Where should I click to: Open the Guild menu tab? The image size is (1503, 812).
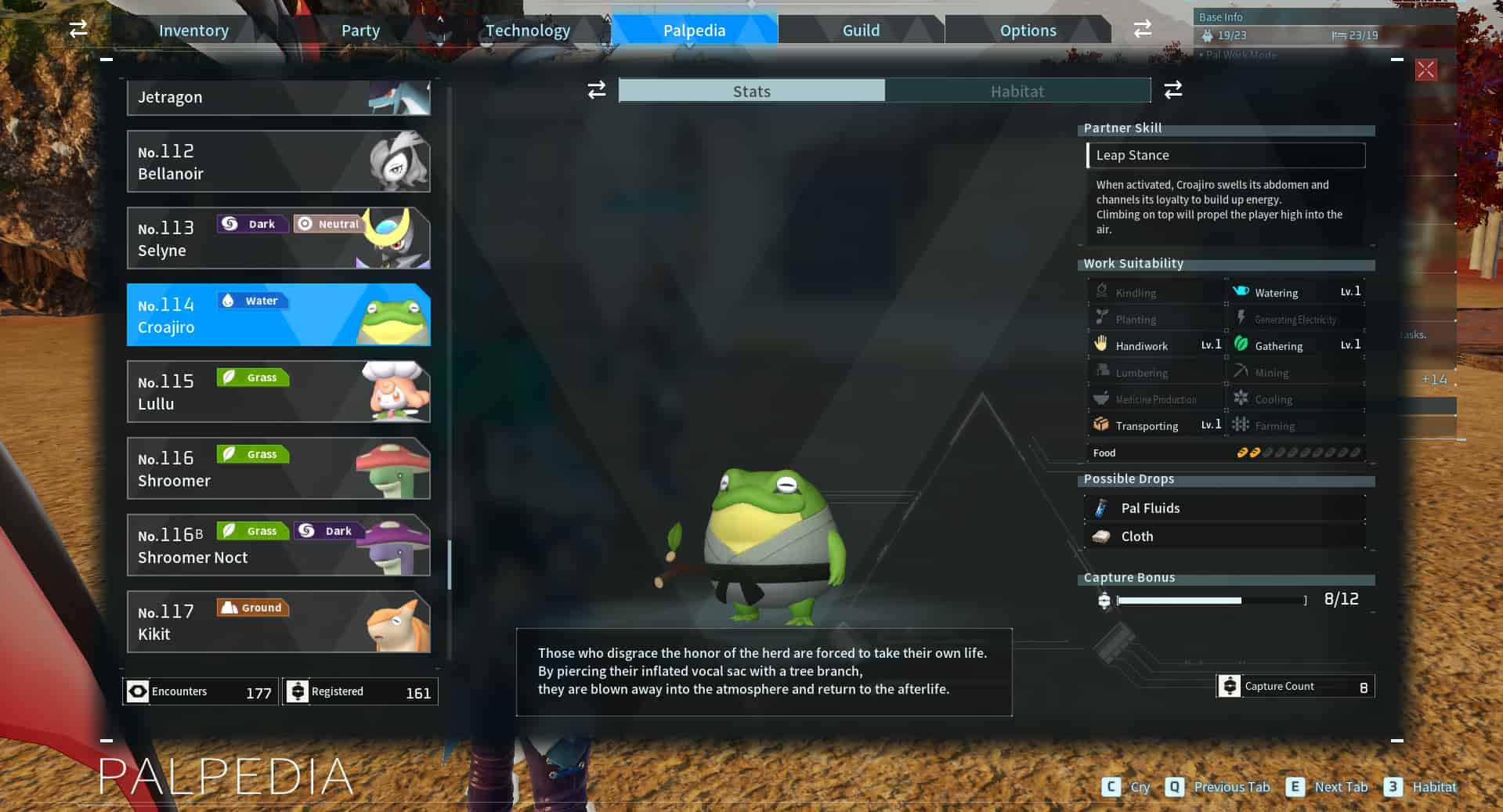861,30
